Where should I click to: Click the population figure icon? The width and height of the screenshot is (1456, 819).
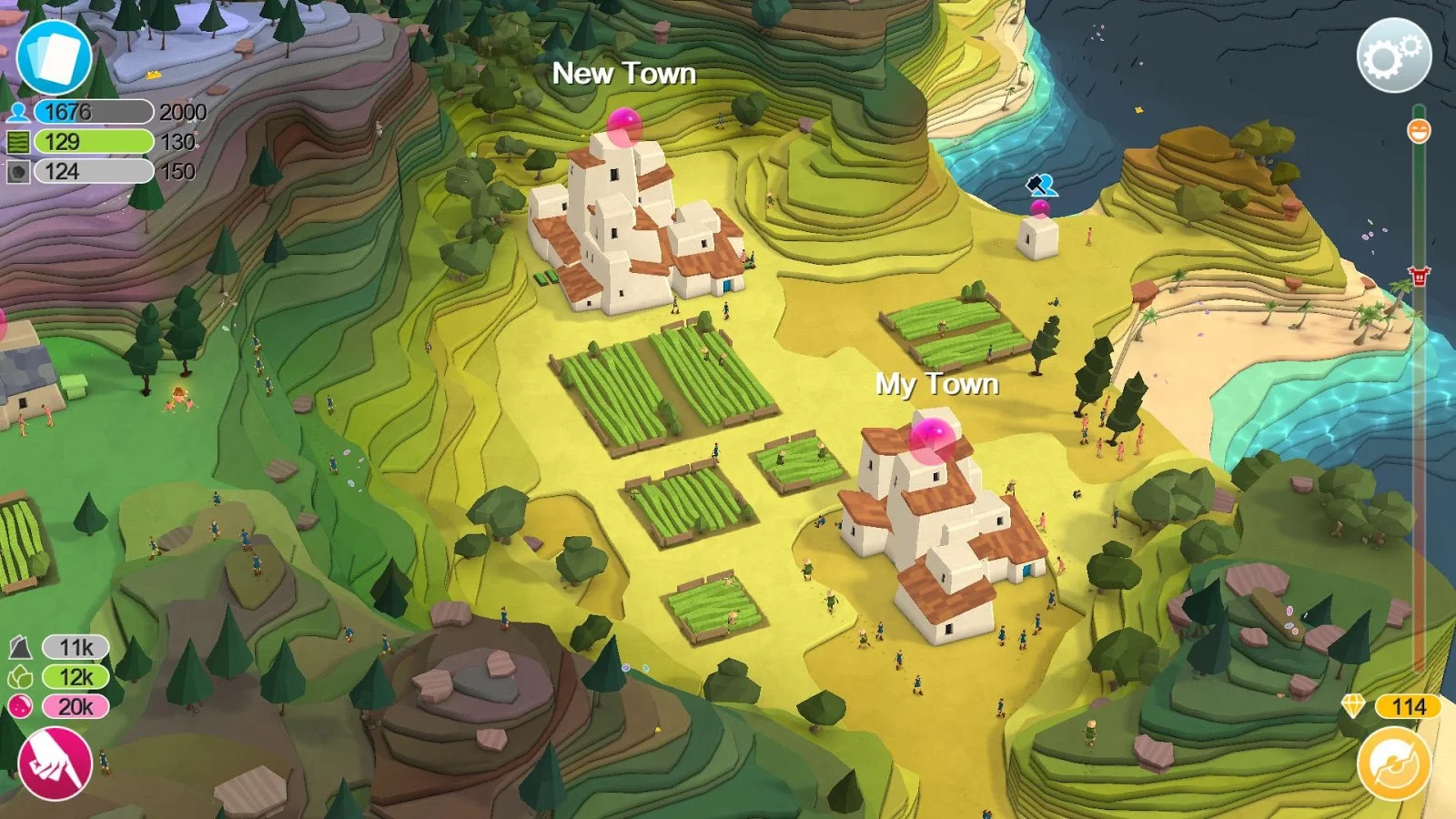click(20, 113)
